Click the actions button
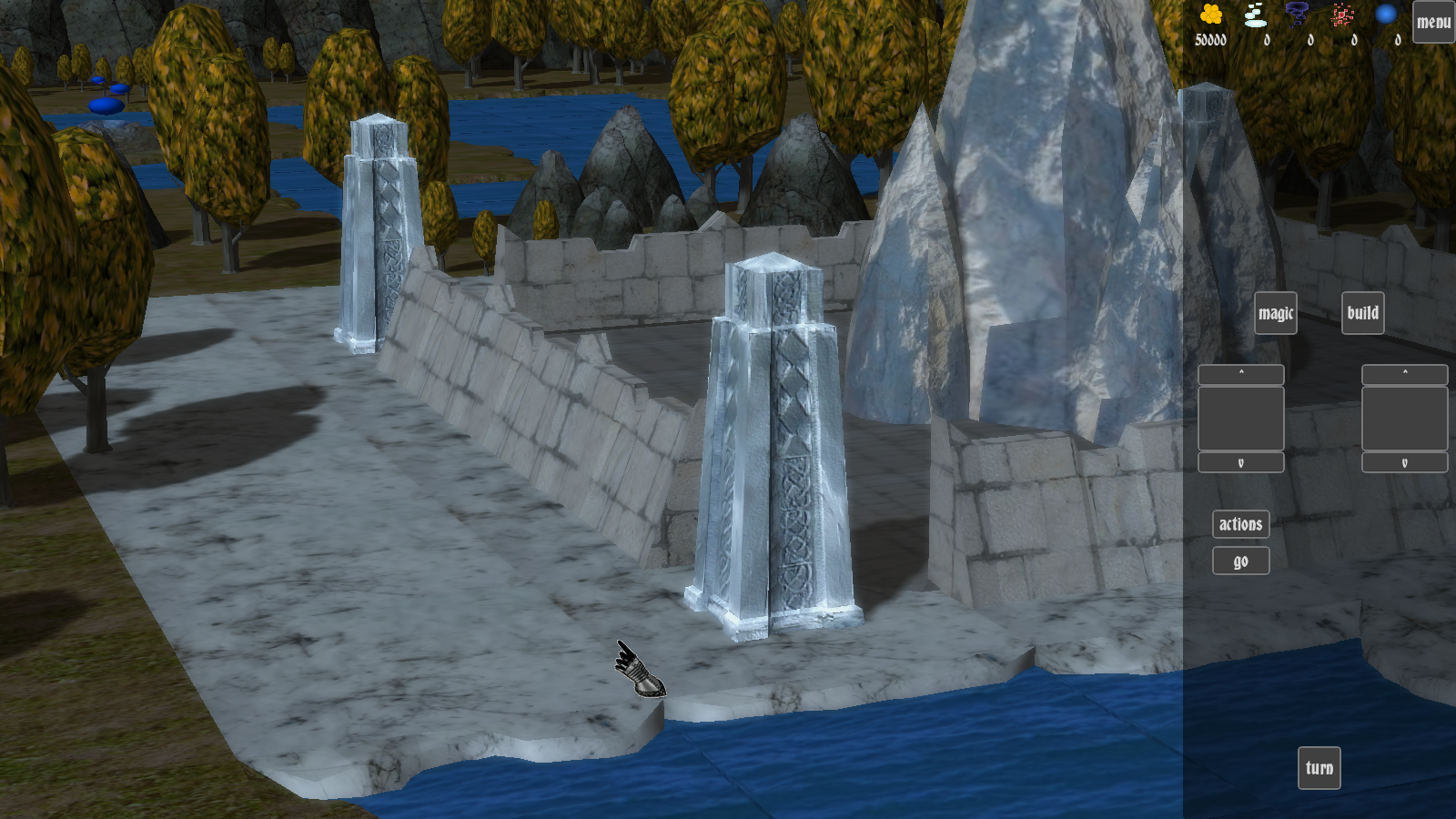This screenshot has width=1456, height=819. pos(1240,524)
